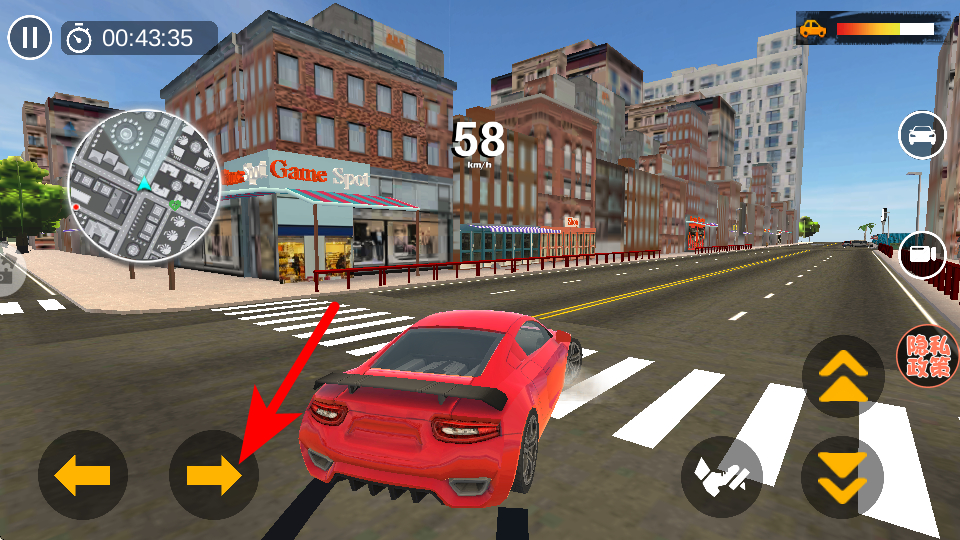This screenshot has height=540, width=960.
Task: Change camera view with the camera button
Action: pos(922,254)
